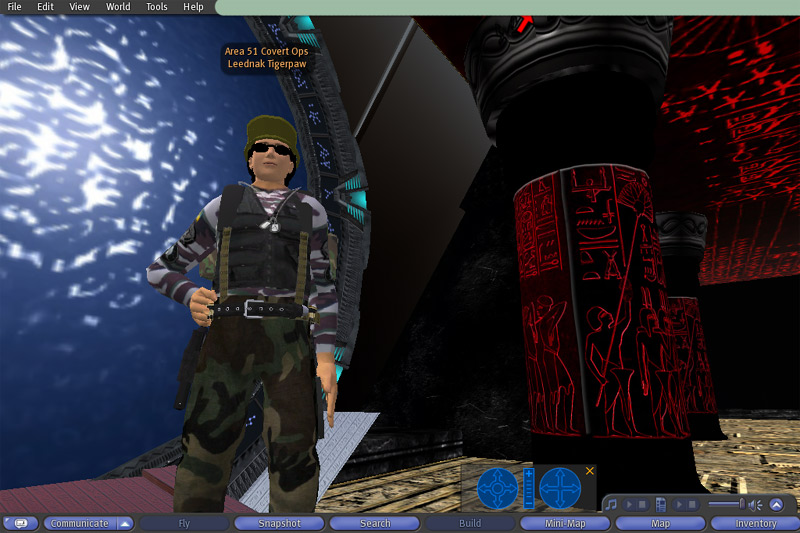This screenshot has height=533, width=800.
Task: Open the World menu
Action: point(118,7)
